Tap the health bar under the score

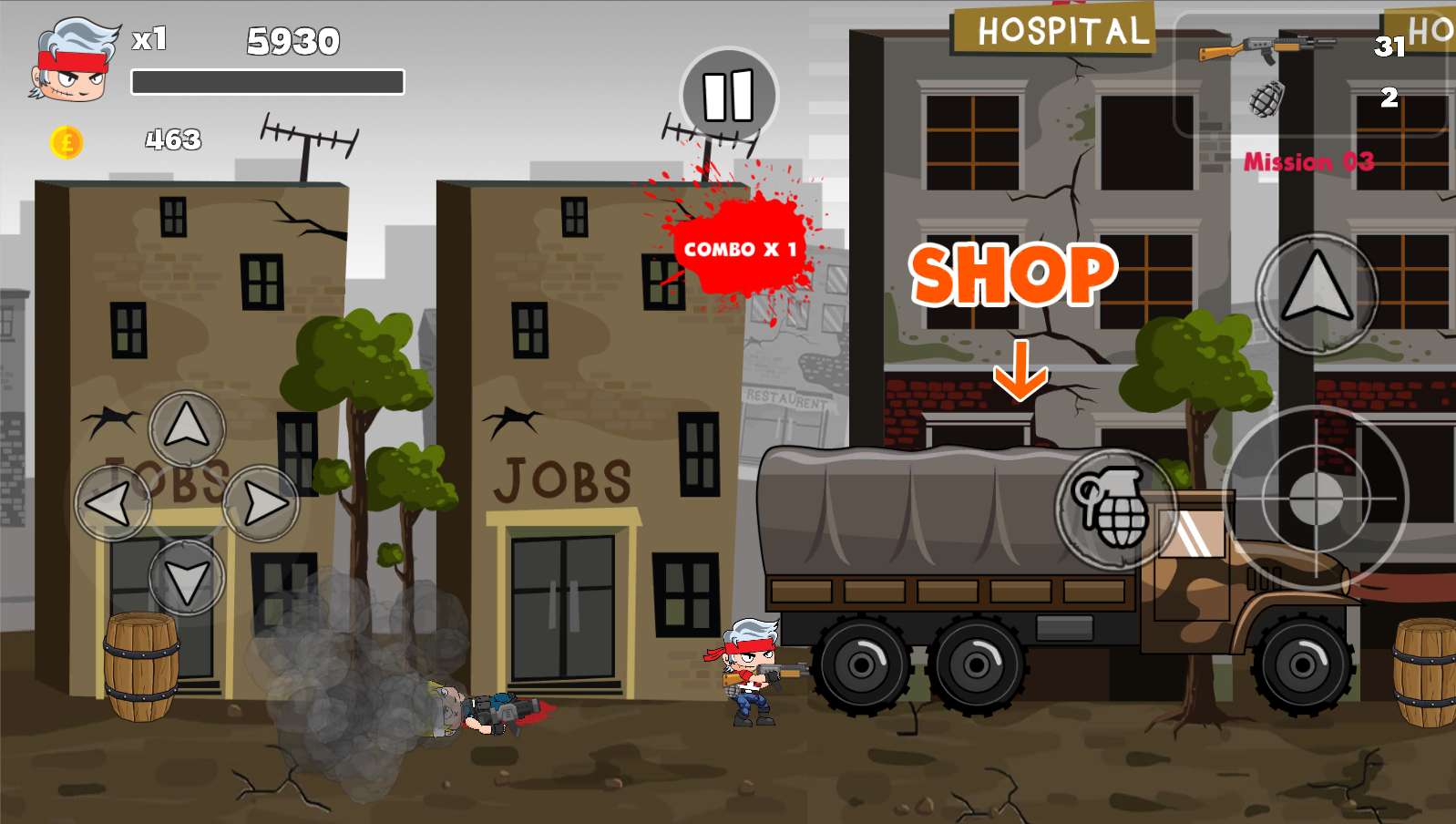coord(269,80)
